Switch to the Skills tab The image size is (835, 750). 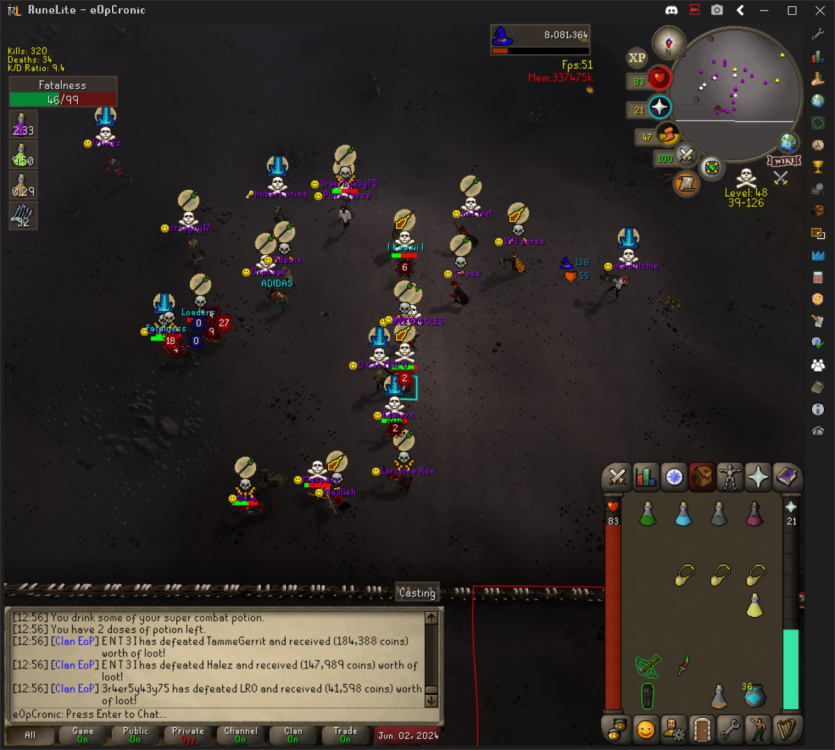coord(646,477)
